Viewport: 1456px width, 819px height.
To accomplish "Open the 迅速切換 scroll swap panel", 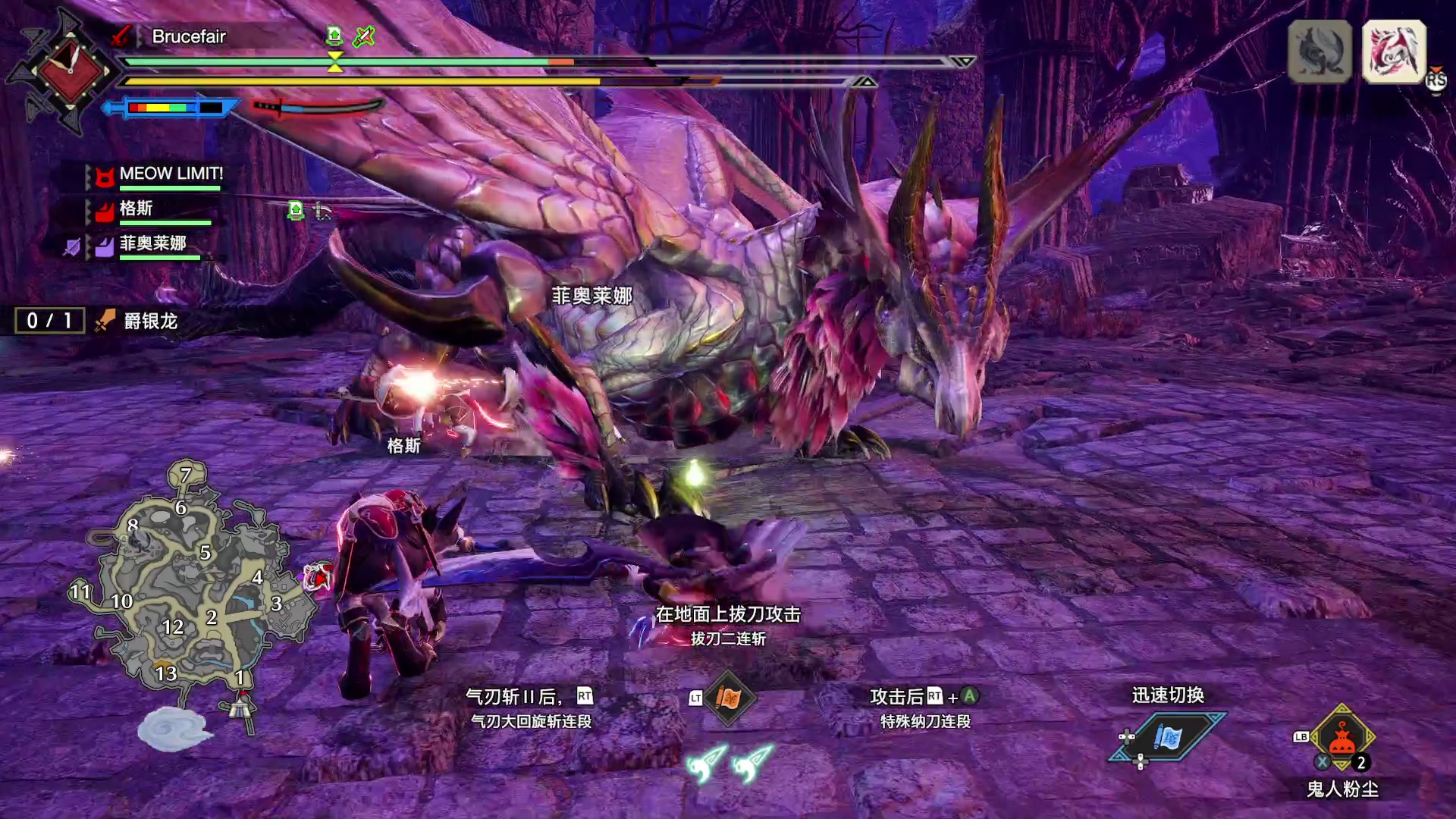I will (1168, 736).
